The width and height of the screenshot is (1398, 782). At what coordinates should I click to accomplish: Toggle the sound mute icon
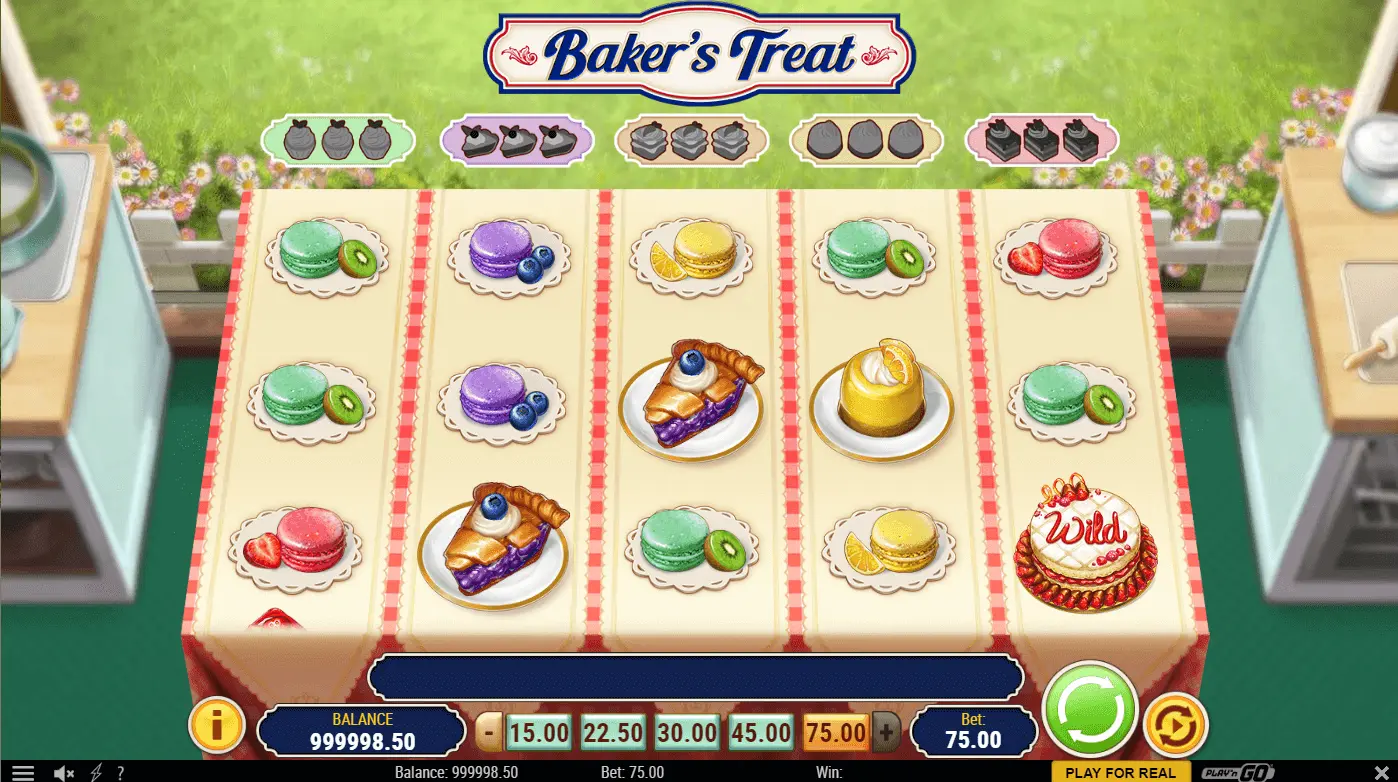point(64,773)
